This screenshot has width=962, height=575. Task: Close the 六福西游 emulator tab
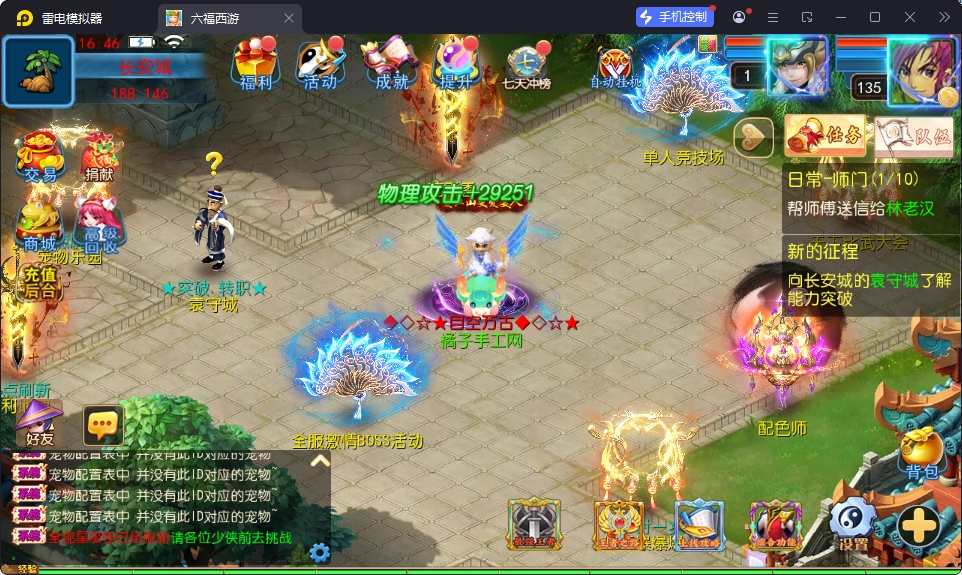[x=289, y=18]
